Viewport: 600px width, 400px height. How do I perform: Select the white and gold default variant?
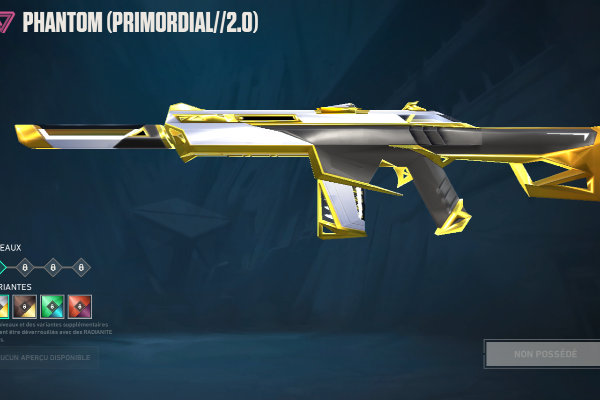[3, 306]
